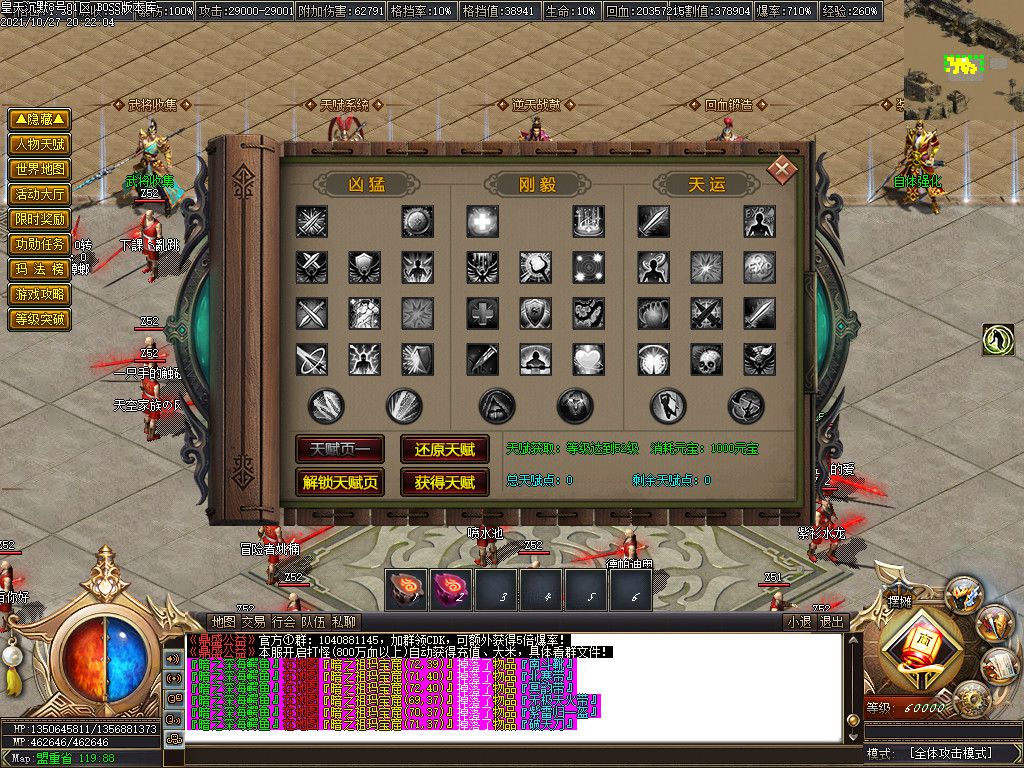1024x768 pixels.
Task: Open the 游戏攻略 game guide
Action: (x=40, y=294)
